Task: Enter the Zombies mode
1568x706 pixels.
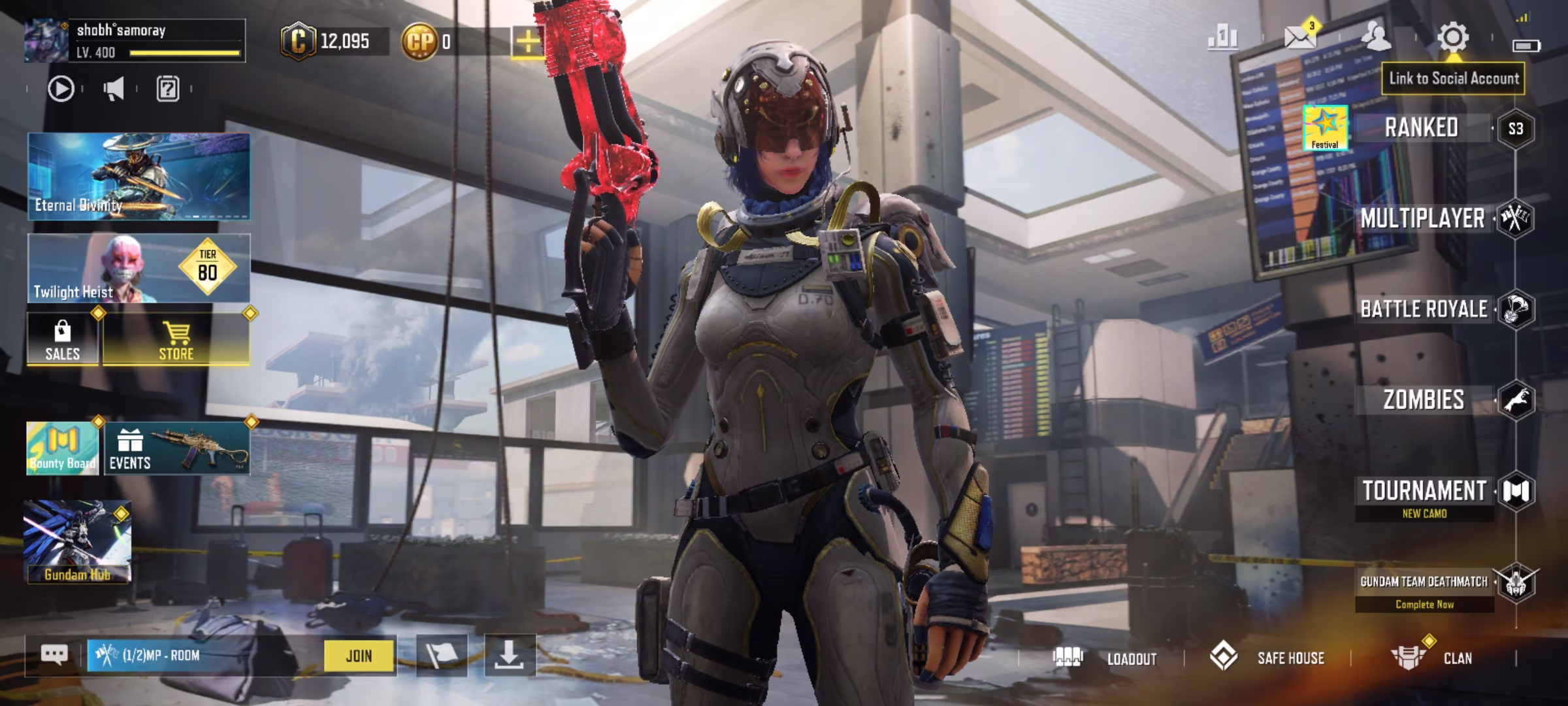Action: pyautogui.click(x=1424, y=399)
